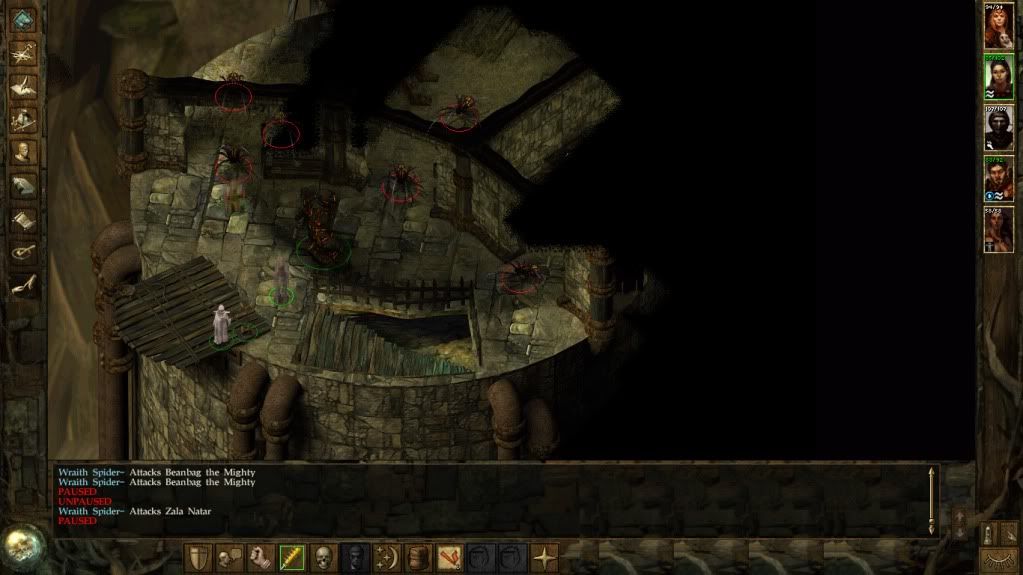1023x575 pixels.
Task: Open the priest scroll icon
Action: pyautogui.click(x=23, y=218)
